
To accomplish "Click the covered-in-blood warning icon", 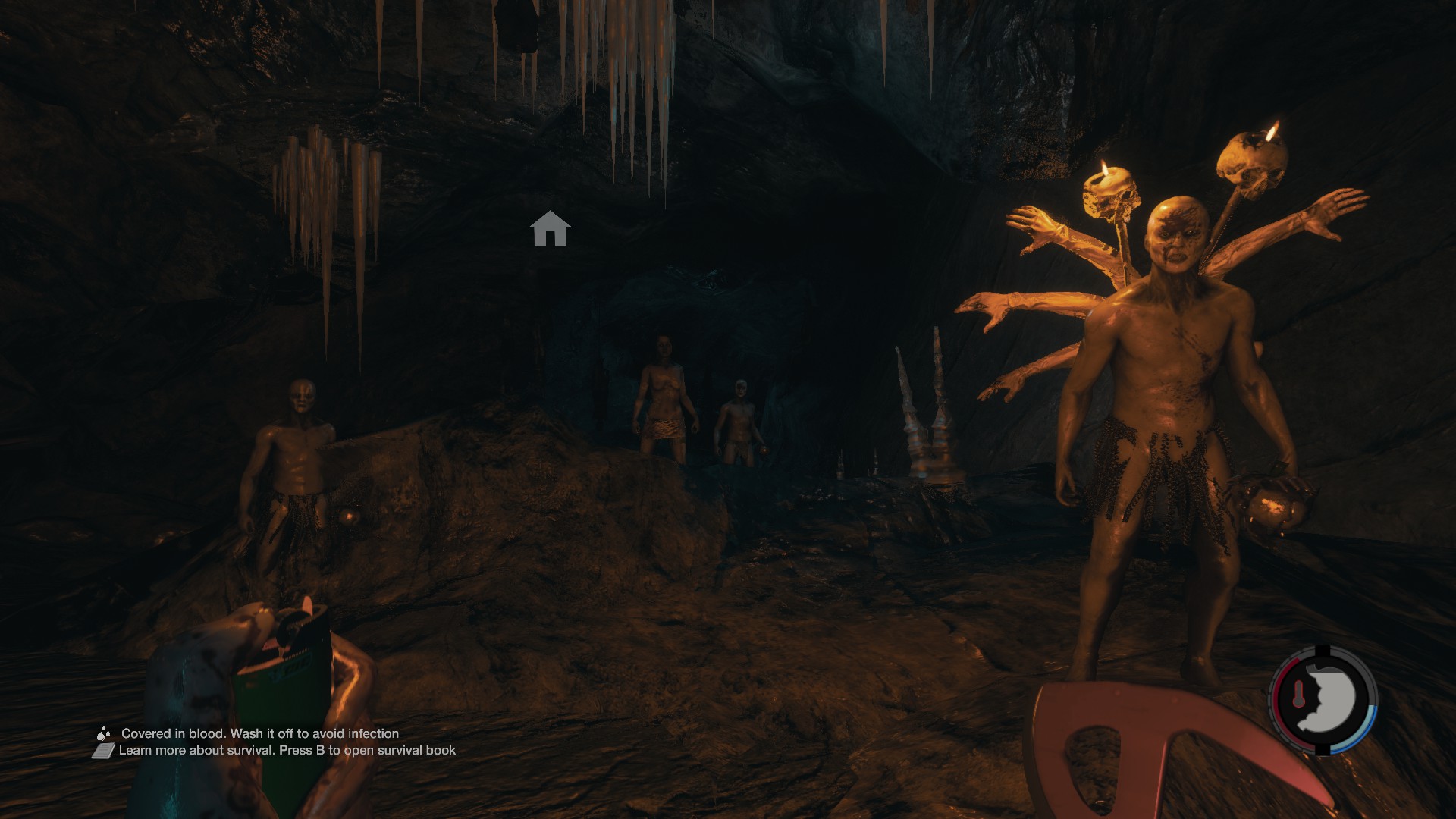I will point(104,733).
